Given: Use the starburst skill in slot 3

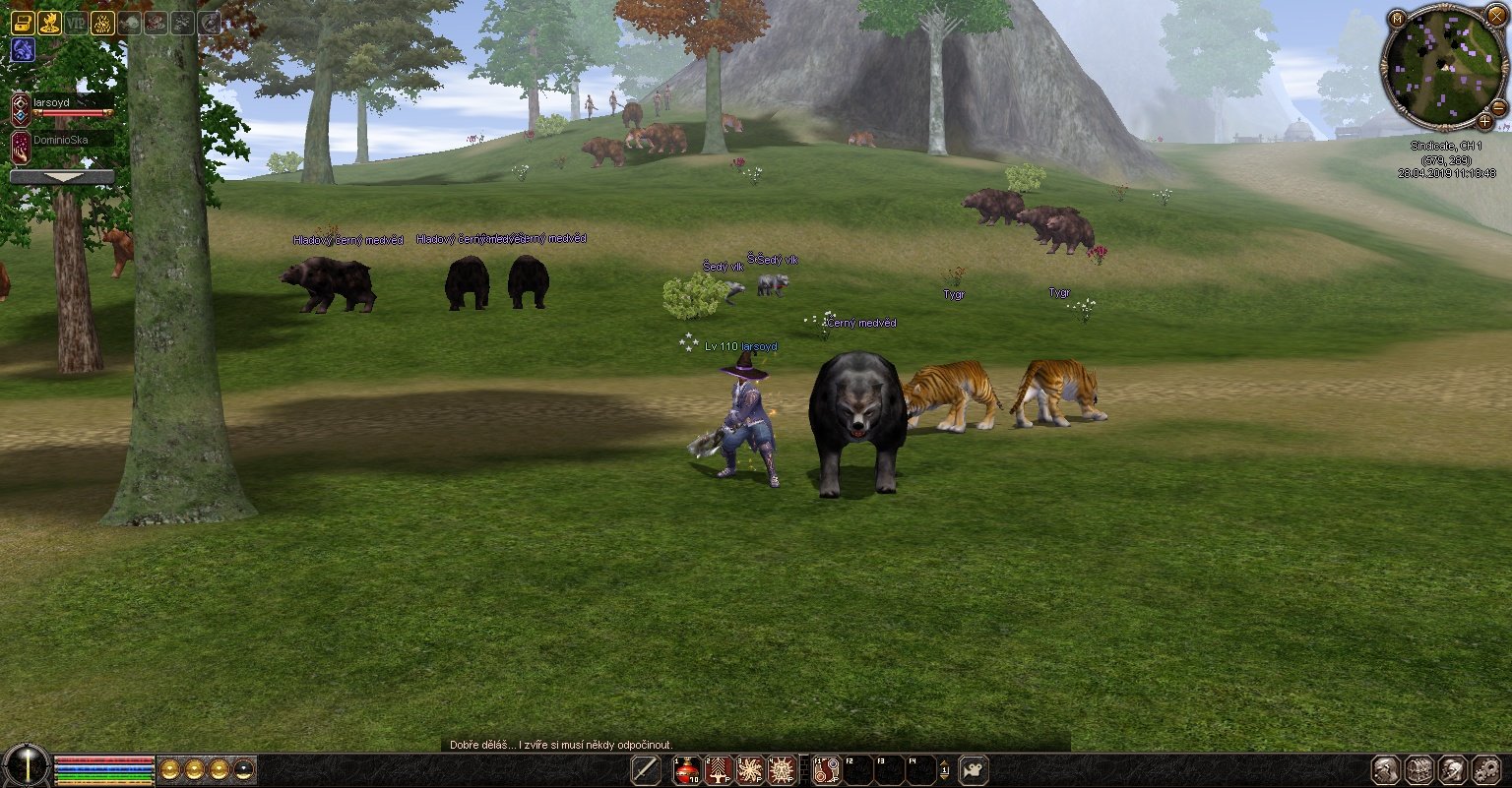Looking at the screenshot, I should pyautogui.click(x=750, y=770).
